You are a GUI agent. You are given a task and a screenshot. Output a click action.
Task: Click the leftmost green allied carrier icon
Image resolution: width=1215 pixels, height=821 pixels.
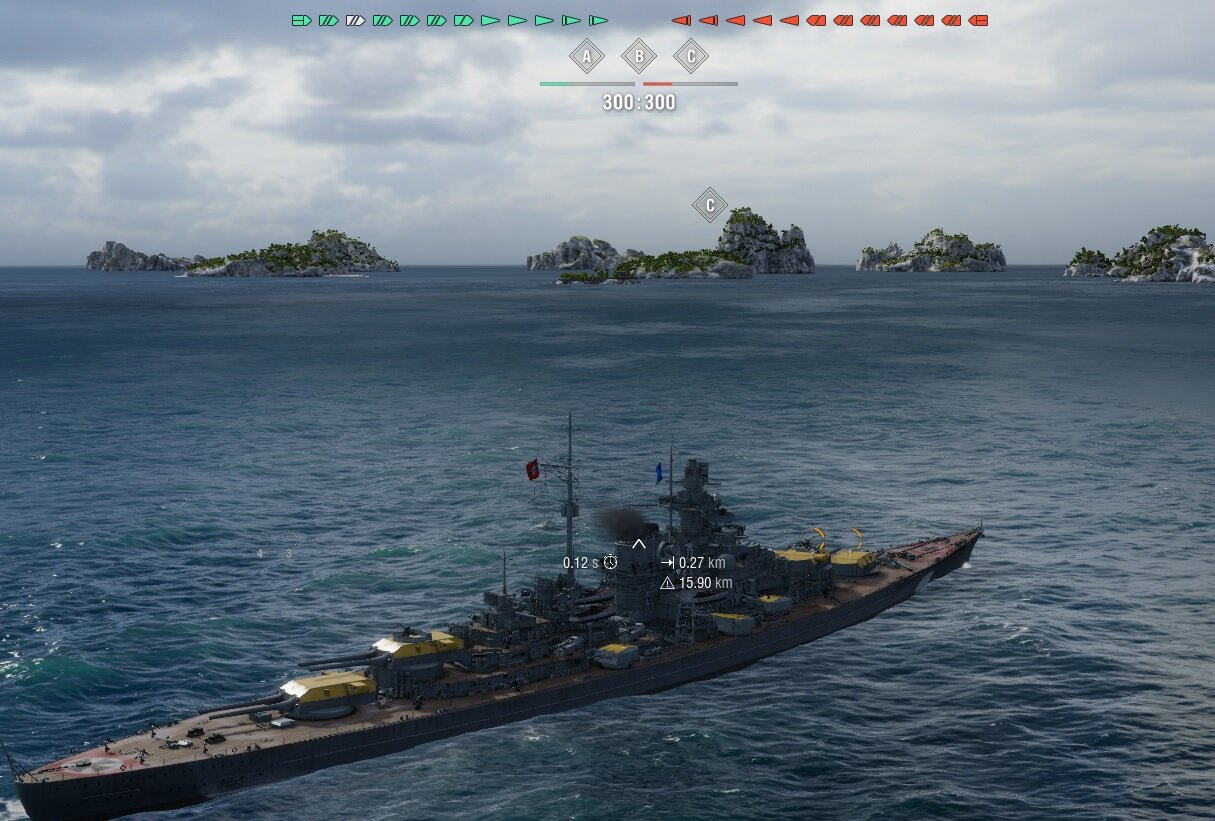(301, 20)
